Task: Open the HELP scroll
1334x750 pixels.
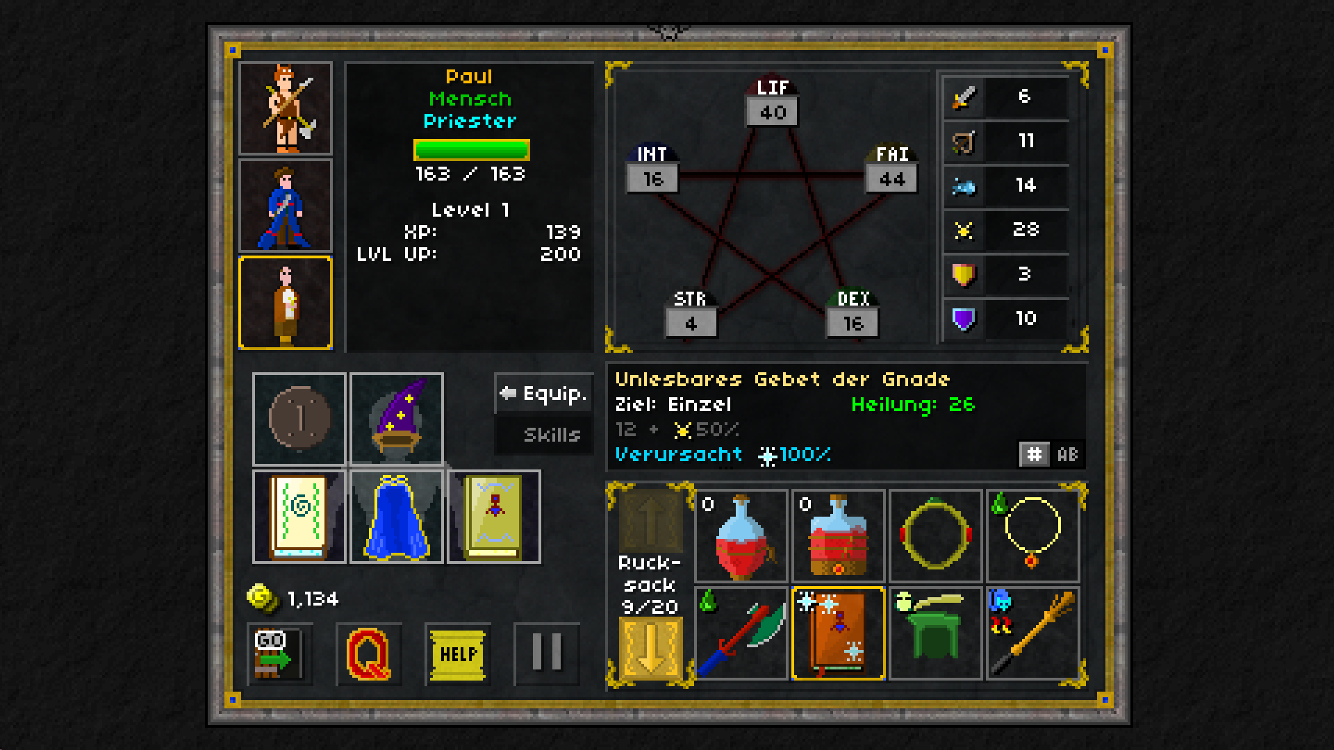Action: click(x=459, y=652)
